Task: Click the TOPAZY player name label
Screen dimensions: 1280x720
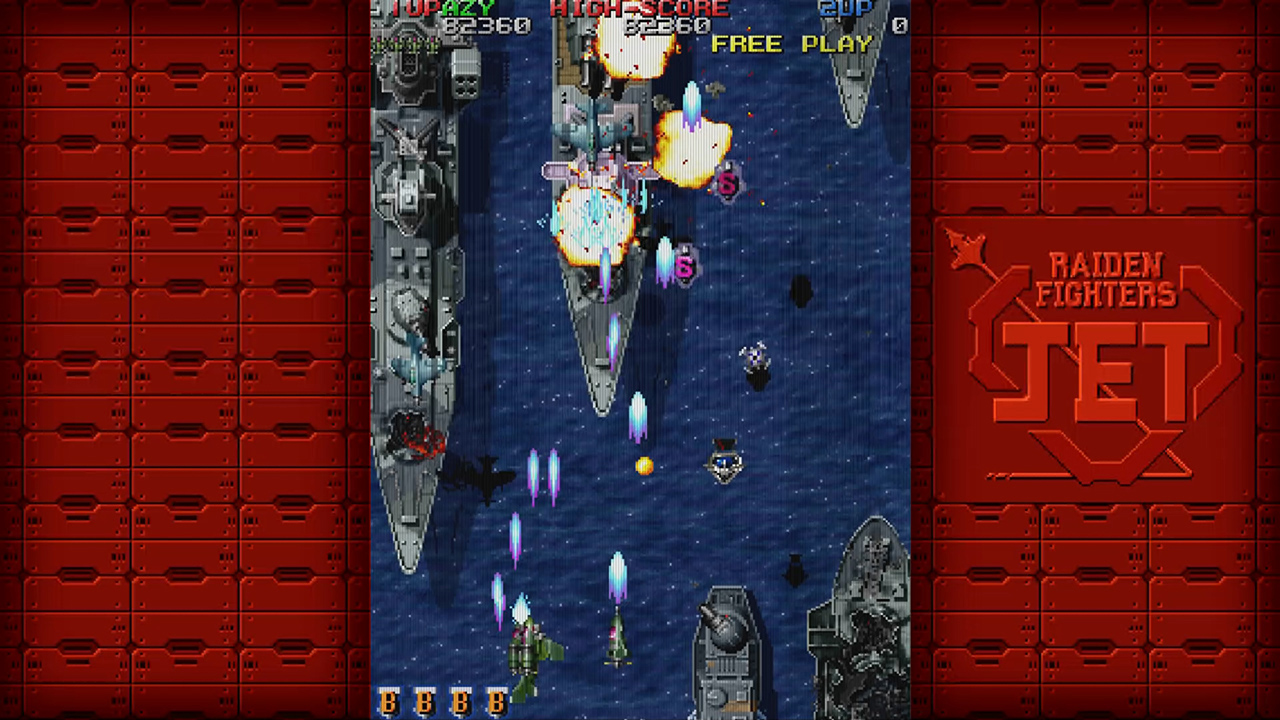Action: [442, 9]
